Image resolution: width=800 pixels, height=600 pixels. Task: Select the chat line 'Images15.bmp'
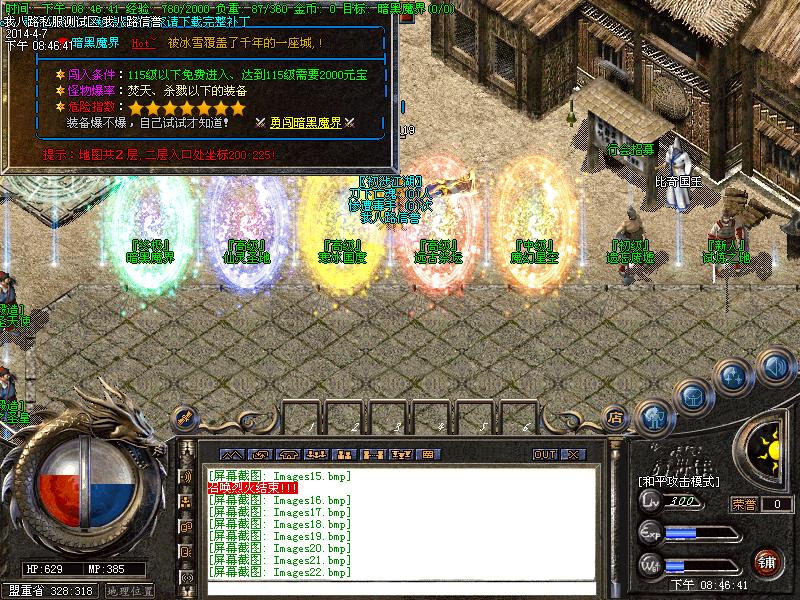pos(281,476)
